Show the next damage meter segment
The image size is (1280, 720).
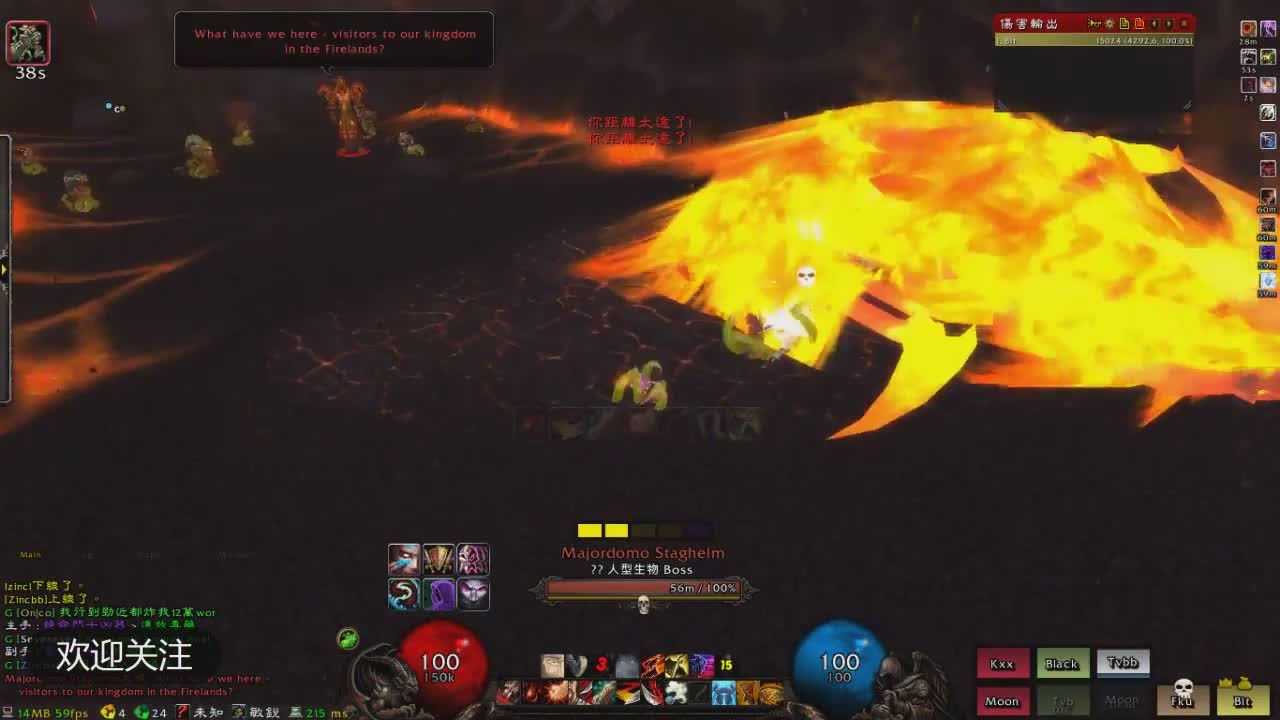tap(1170, 23)
